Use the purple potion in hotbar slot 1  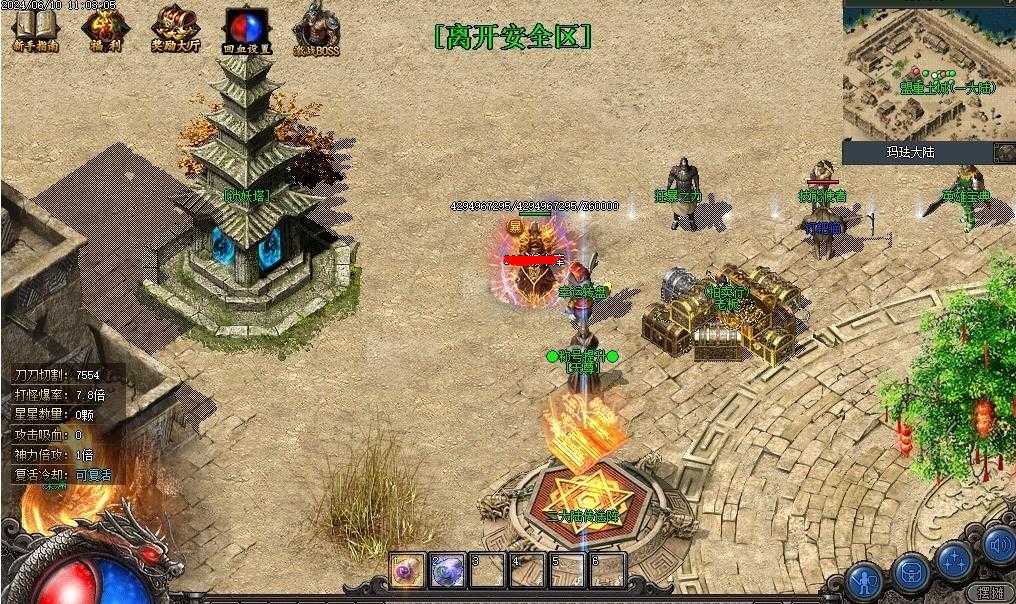pyautogui.click(x=408, y=571)
